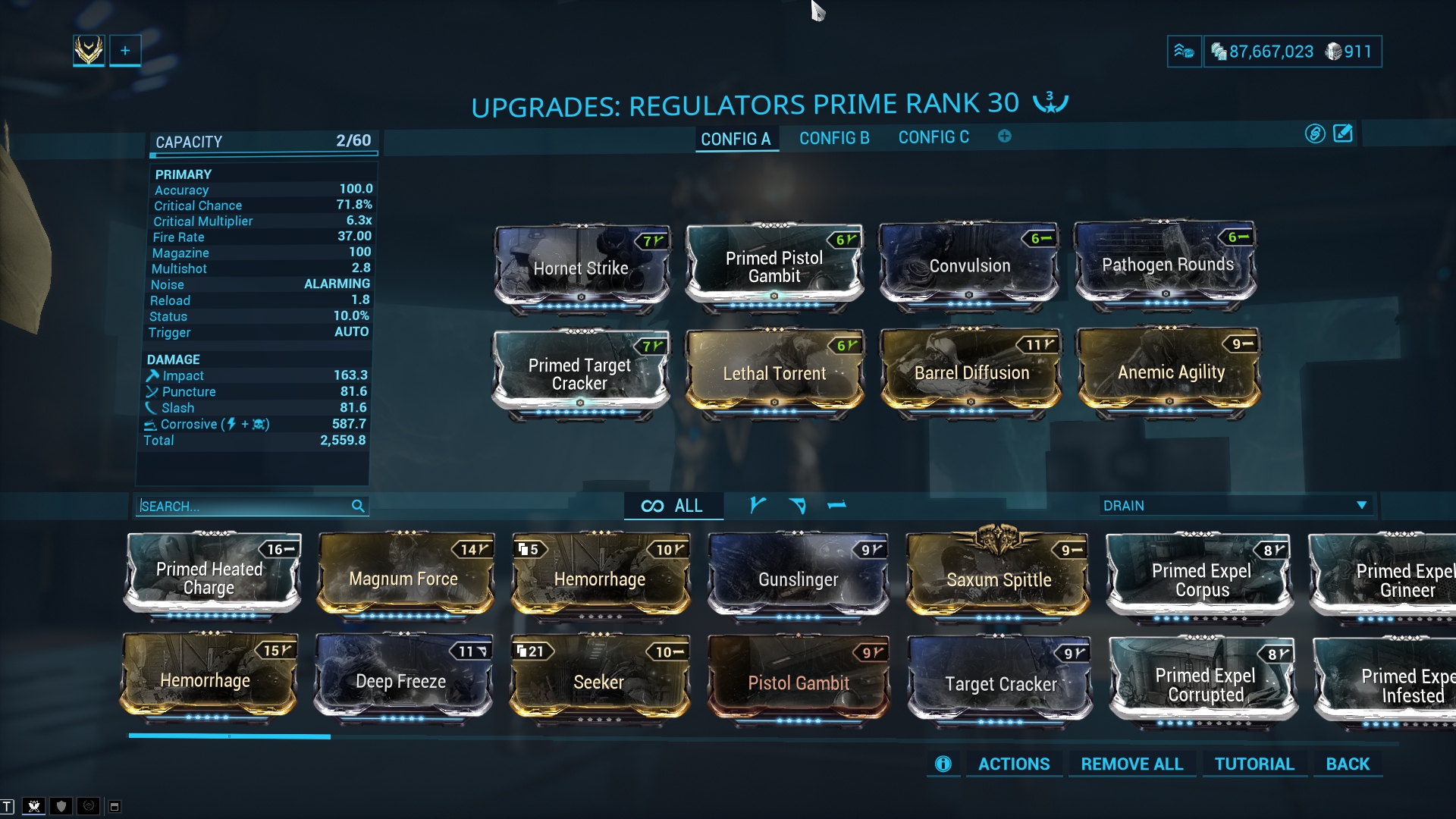Pick Magnum Force from the mod list

[403, 579]
